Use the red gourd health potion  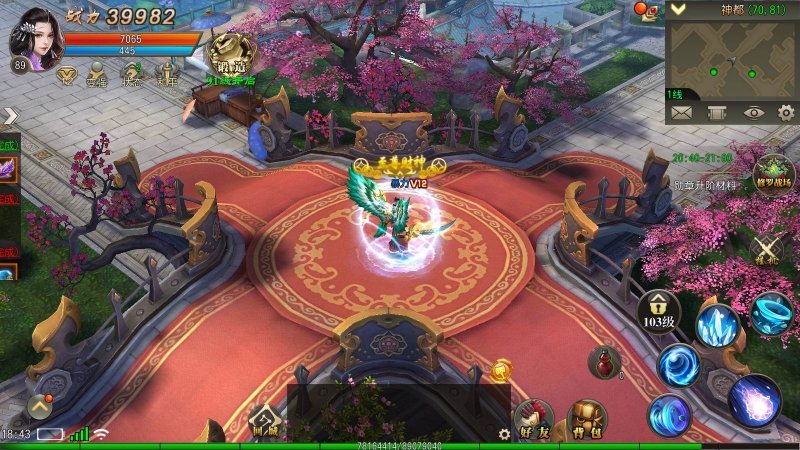pyautogui.click(x=604, y=363)
